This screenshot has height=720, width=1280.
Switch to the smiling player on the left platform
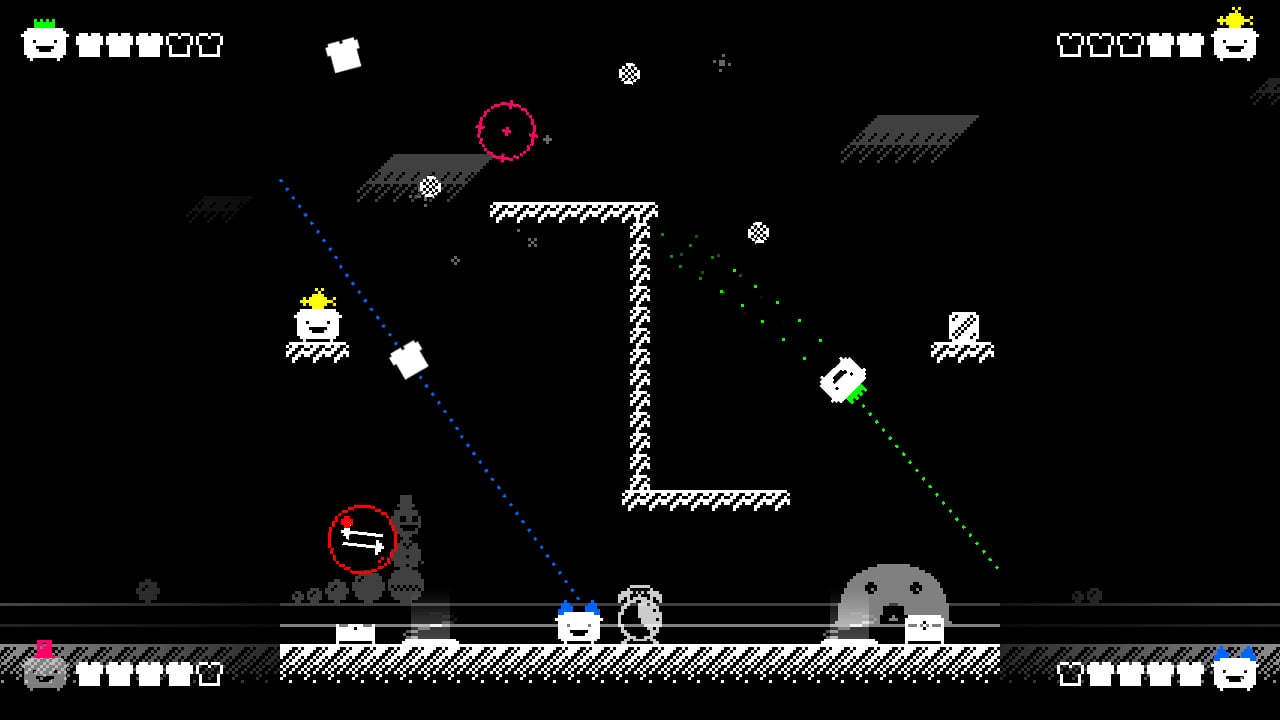coord(317,325)
